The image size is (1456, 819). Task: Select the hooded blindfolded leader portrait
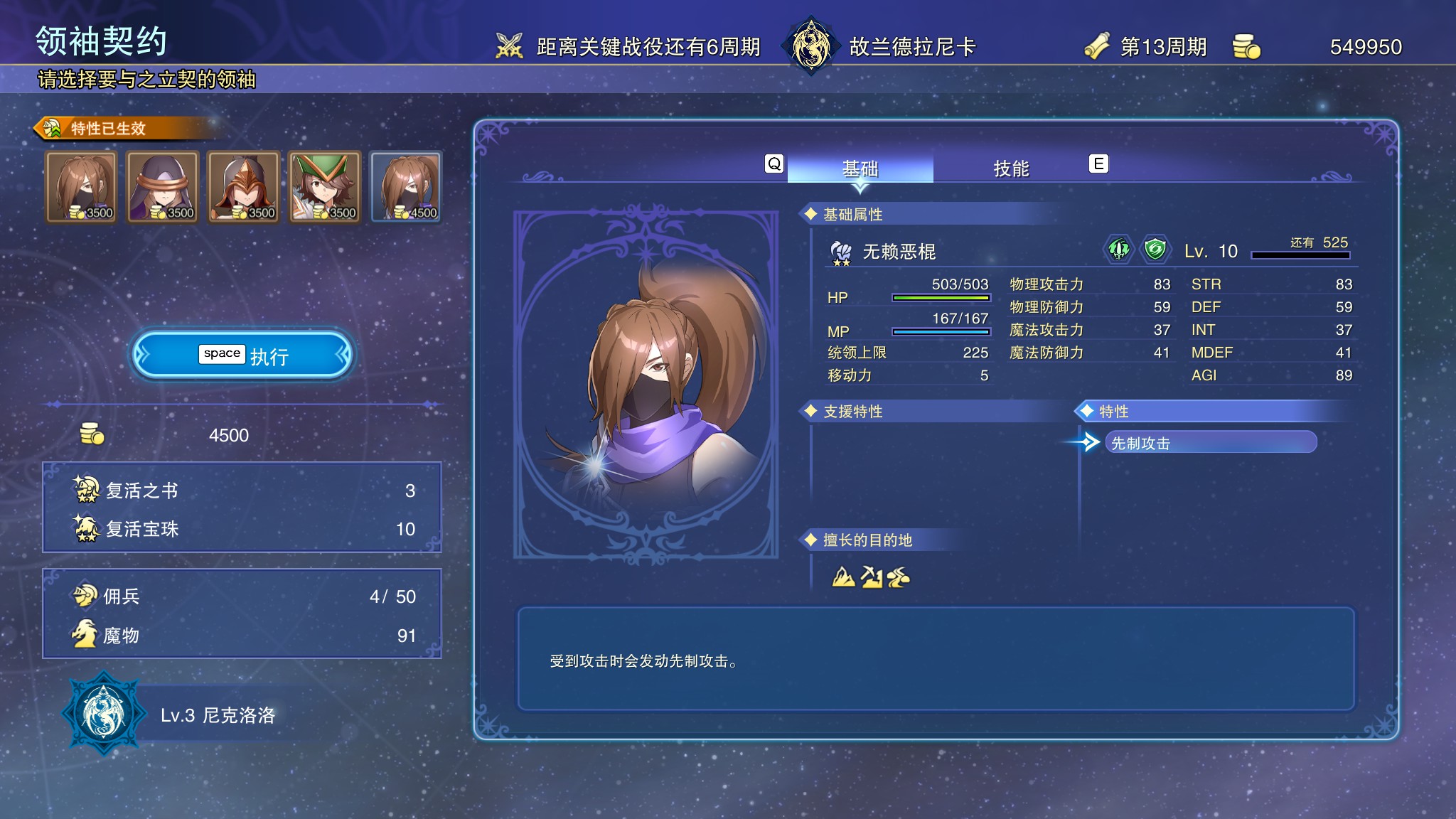(x=162, y=187)
